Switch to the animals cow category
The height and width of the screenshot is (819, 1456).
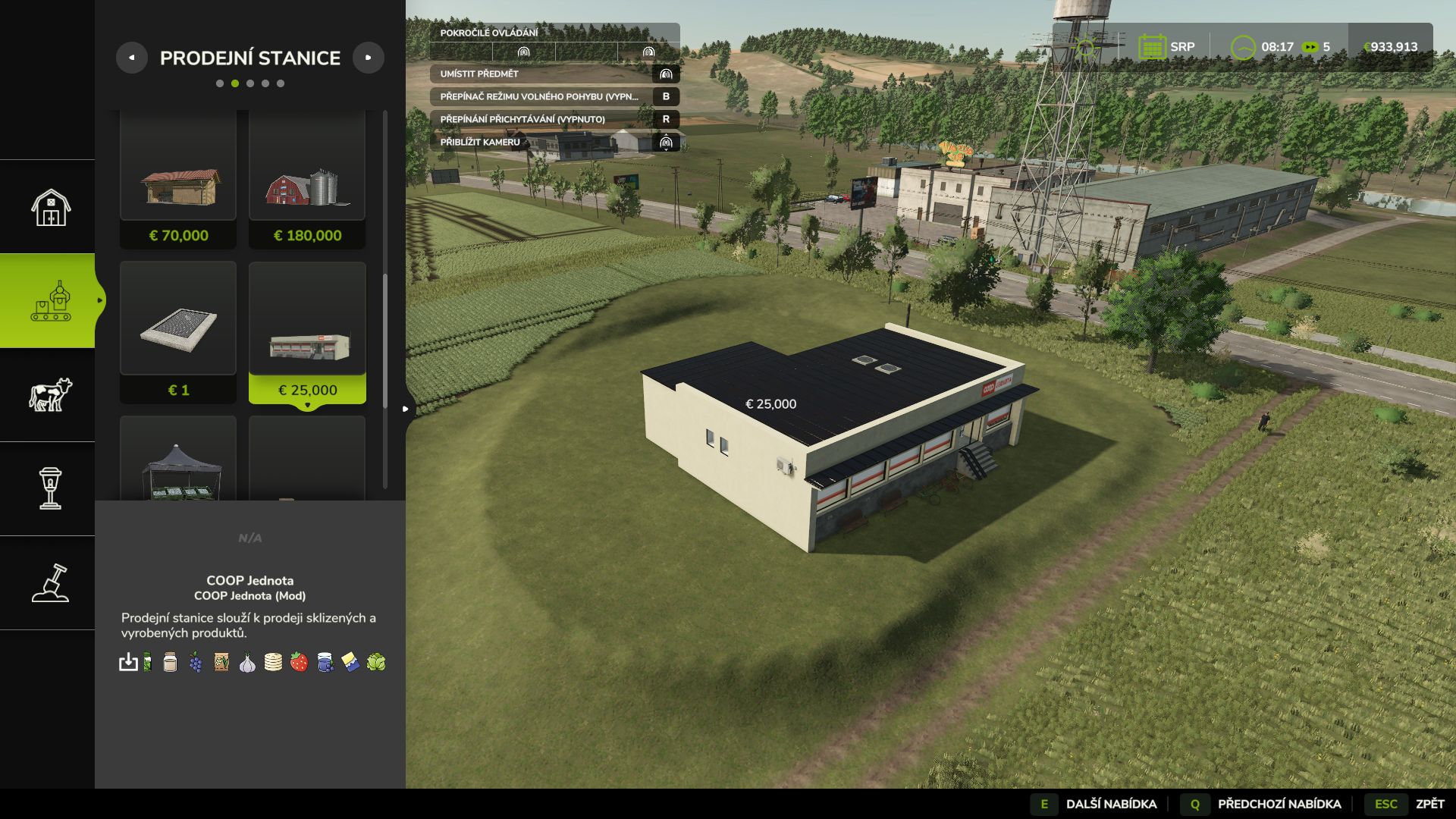click(50, 395)
